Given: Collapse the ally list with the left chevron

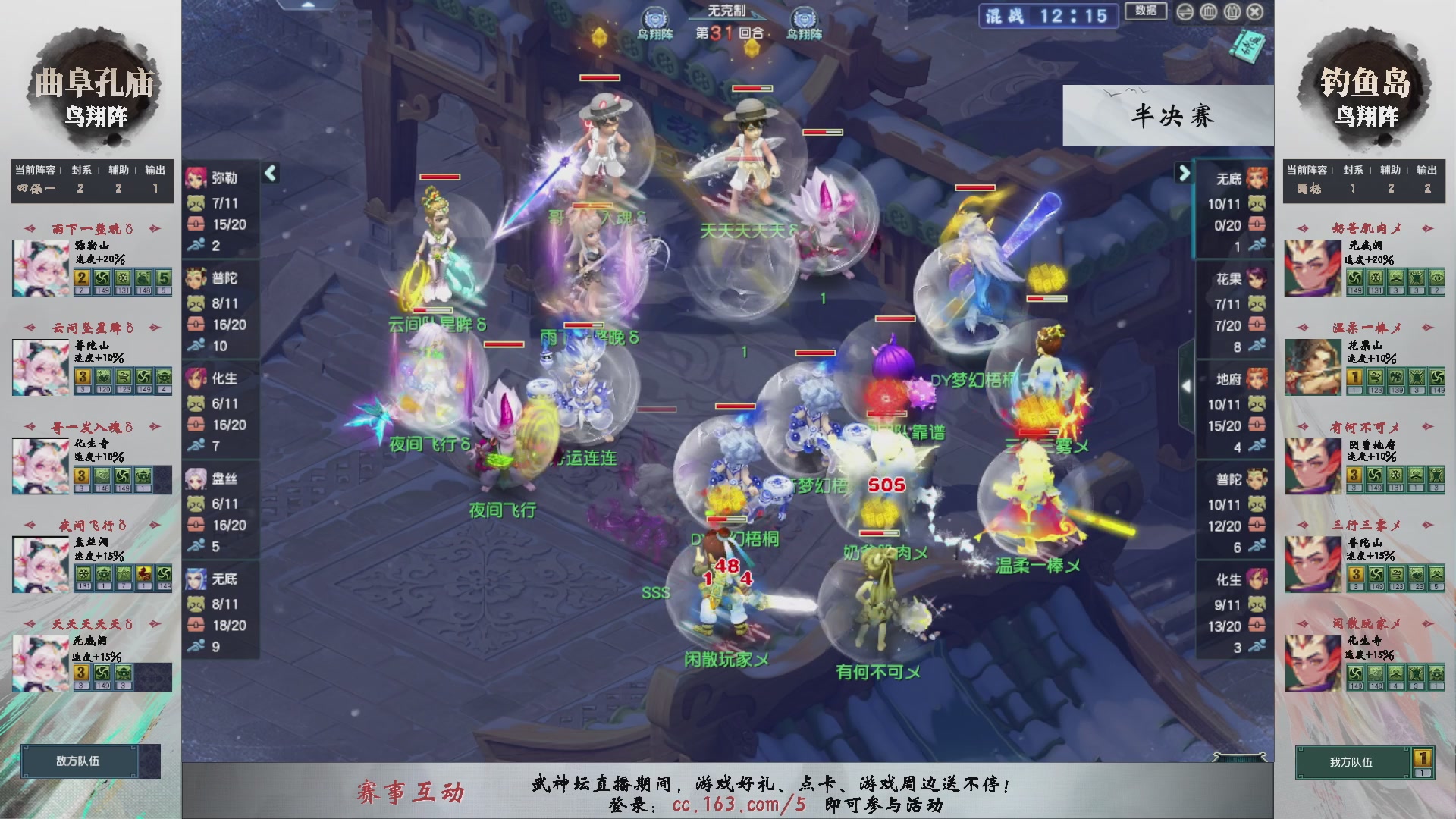Looking at the screenshot, I should [x=270, y=173].
